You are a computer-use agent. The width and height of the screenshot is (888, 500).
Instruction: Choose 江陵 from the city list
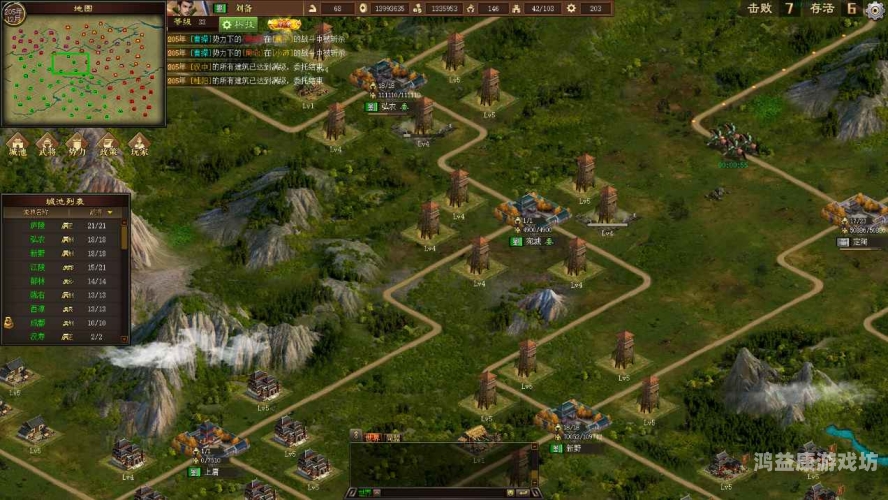[x=38, y=268]
